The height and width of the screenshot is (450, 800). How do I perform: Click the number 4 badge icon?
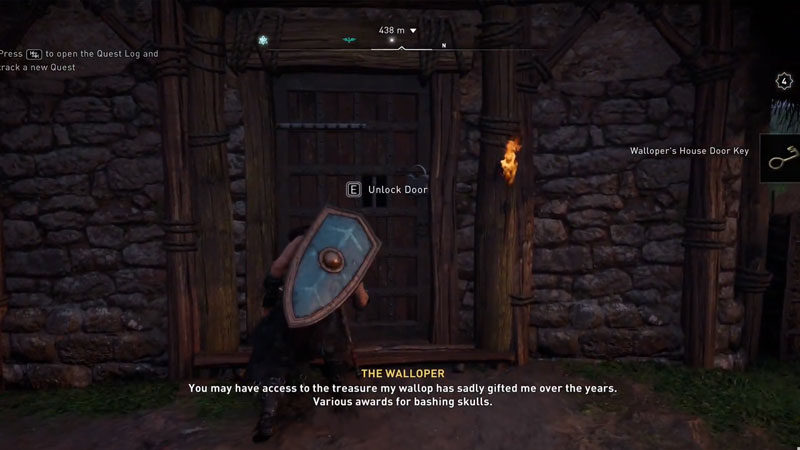tap(784, 81)
